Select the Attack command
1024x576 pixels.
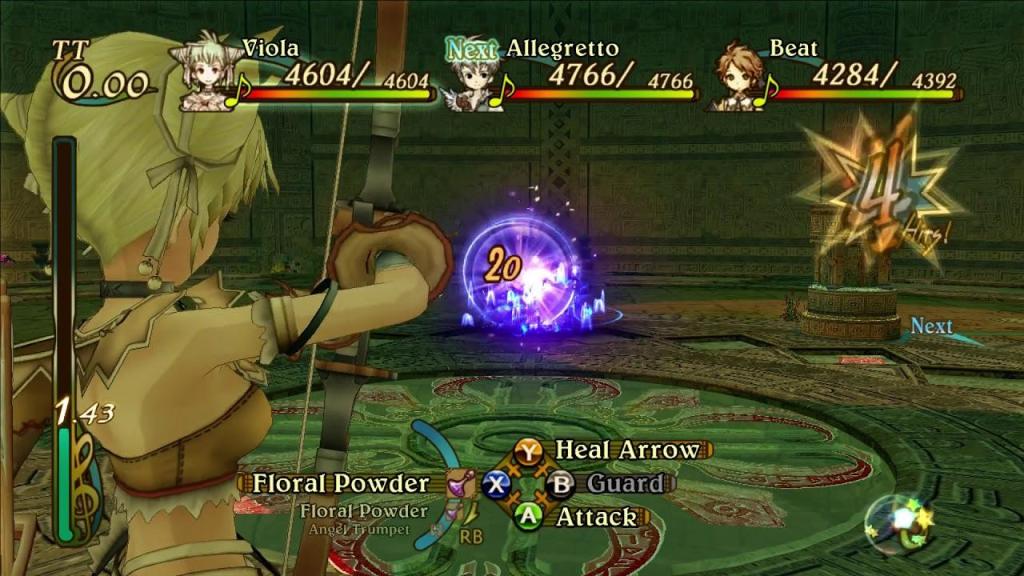[595, 517]
